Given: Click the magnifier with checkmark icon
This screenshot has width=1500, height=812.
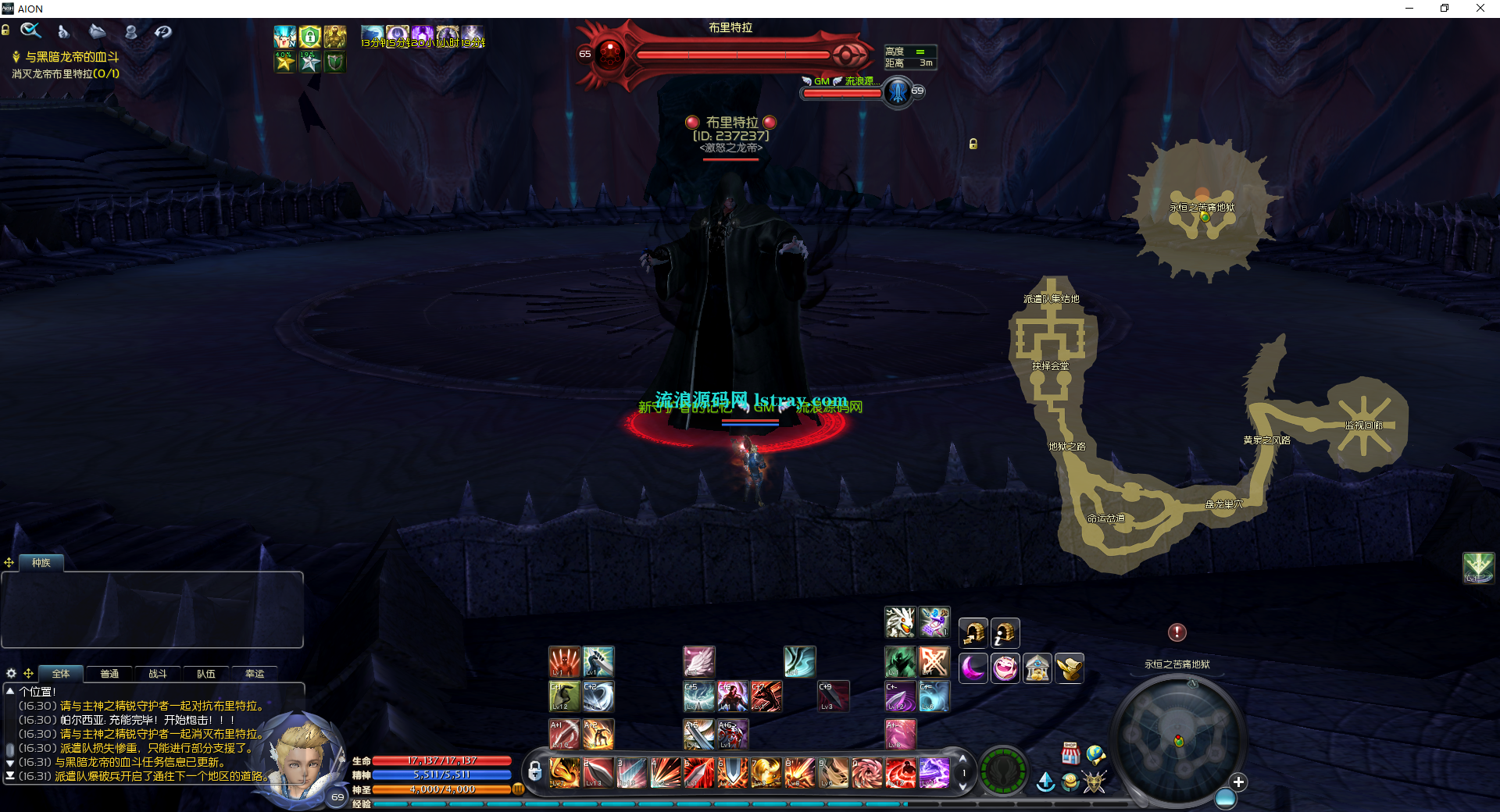Looking at the screenshot, I should [31, 31].
